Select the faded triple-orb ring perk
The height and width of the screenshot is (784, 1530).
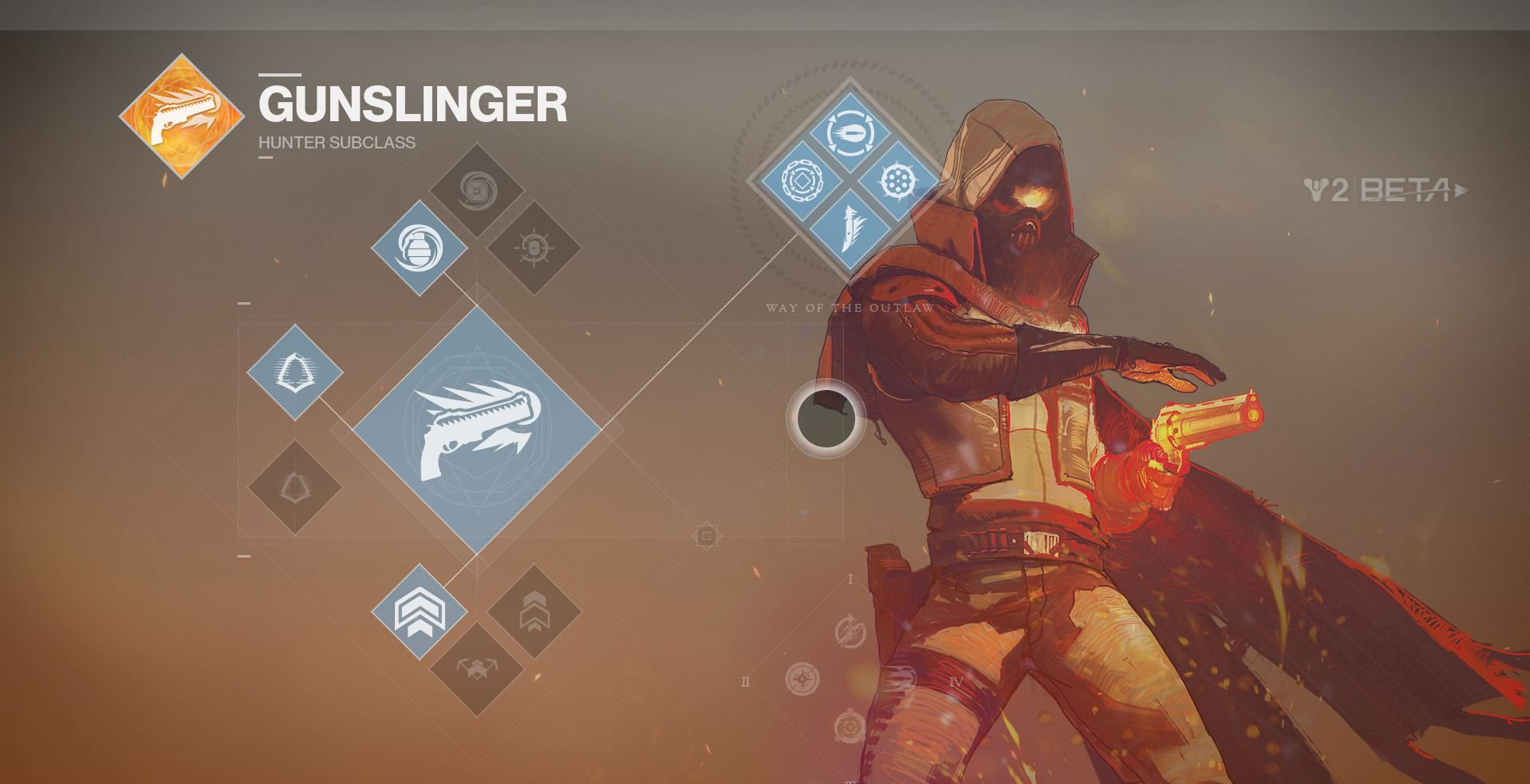tap(850, 727)
